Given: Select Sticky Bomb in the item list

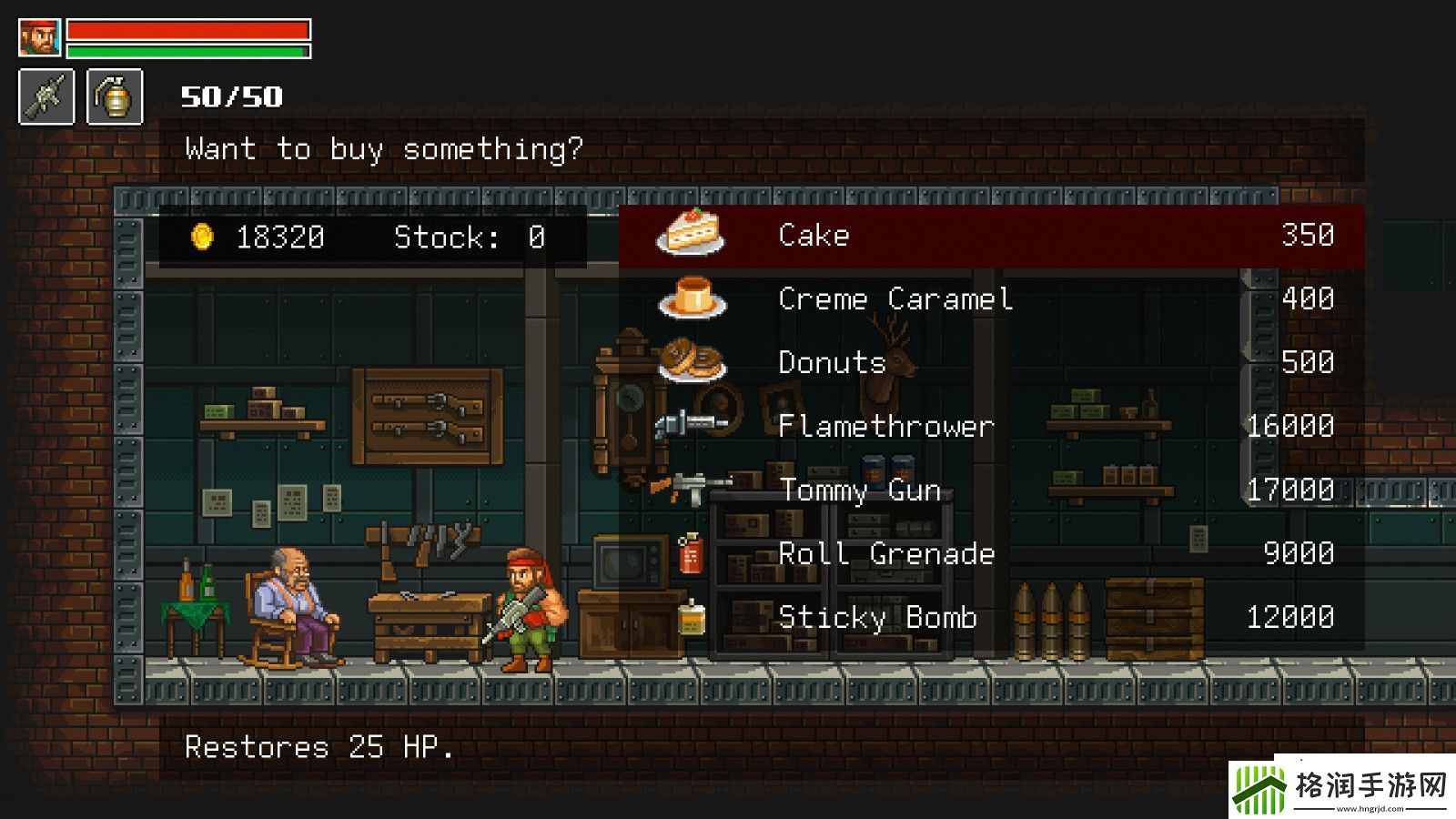Looking at the screenshot, I should [876, 617].
